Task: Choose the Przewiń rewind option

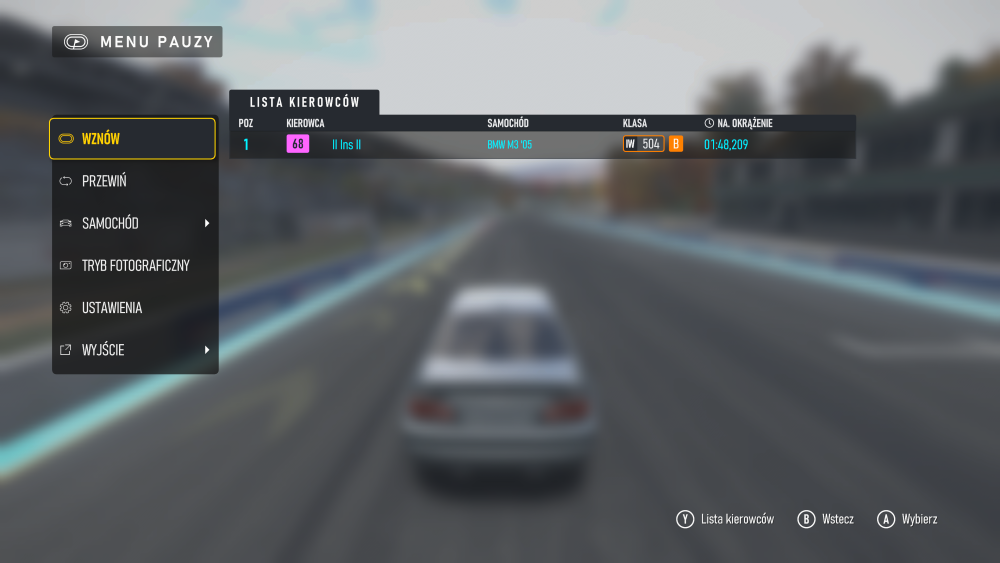Action: (x=132, y=181)
